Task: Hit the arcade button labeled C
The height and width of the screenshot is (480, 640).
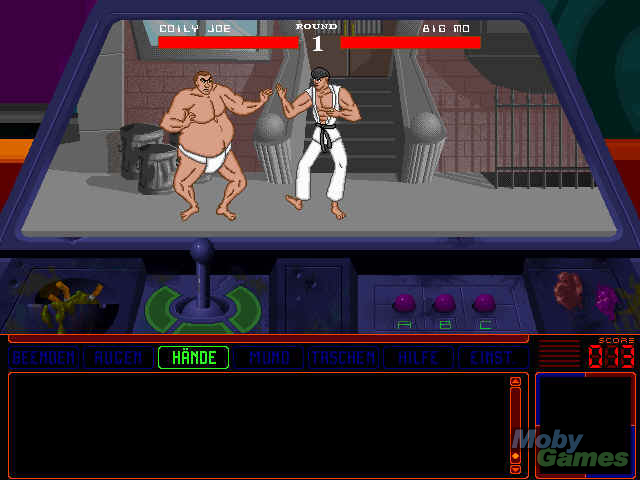Action: pos(485,303)
